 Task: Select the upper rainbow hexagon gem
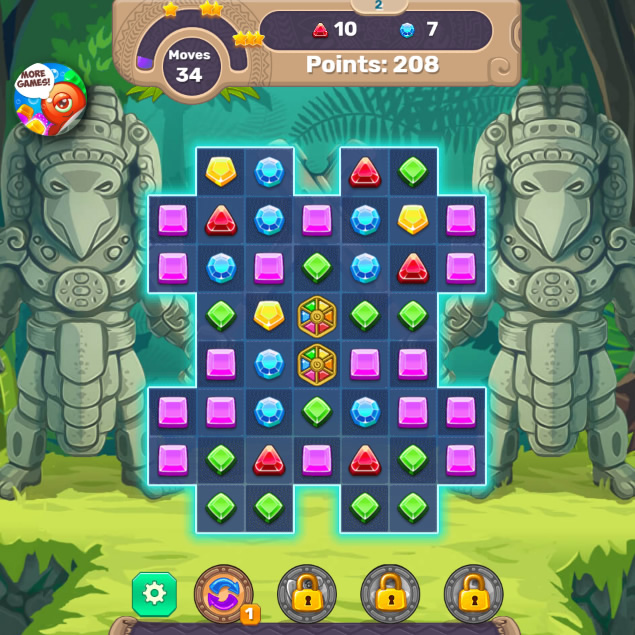click(x=317, y=315)
